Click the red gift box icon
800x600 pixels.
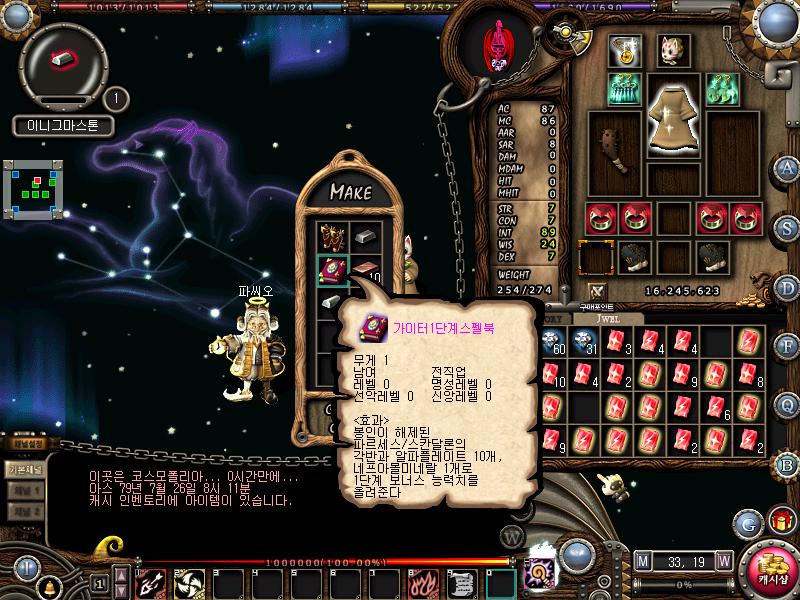[x=779, y=521]
